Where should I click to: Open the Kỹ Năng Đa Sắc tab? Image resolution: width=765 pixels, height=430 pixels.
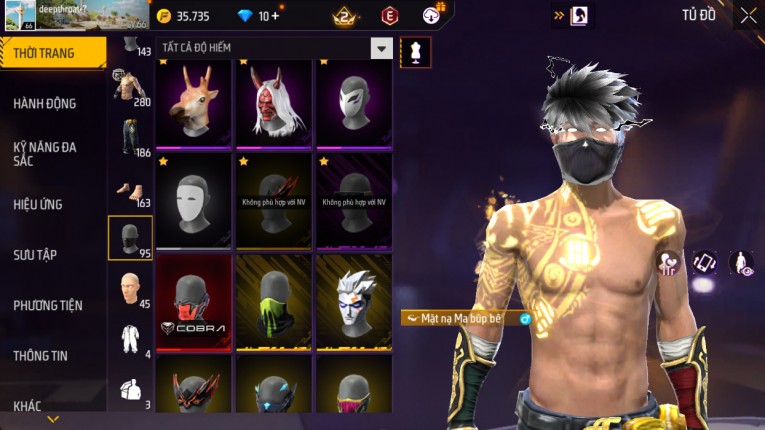tap(45, 153)
